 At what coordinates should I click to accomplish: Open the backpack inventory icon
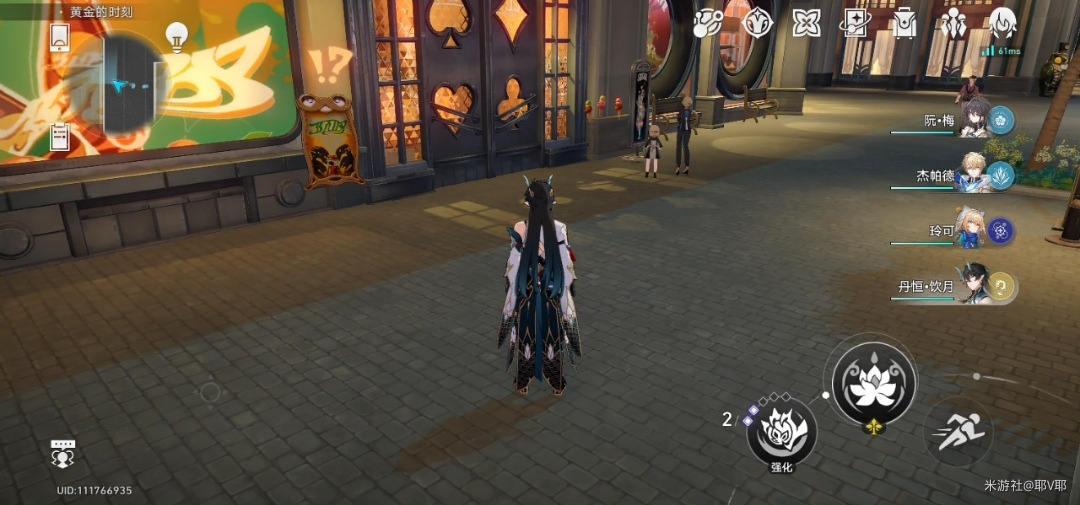(x=904, y=23)
